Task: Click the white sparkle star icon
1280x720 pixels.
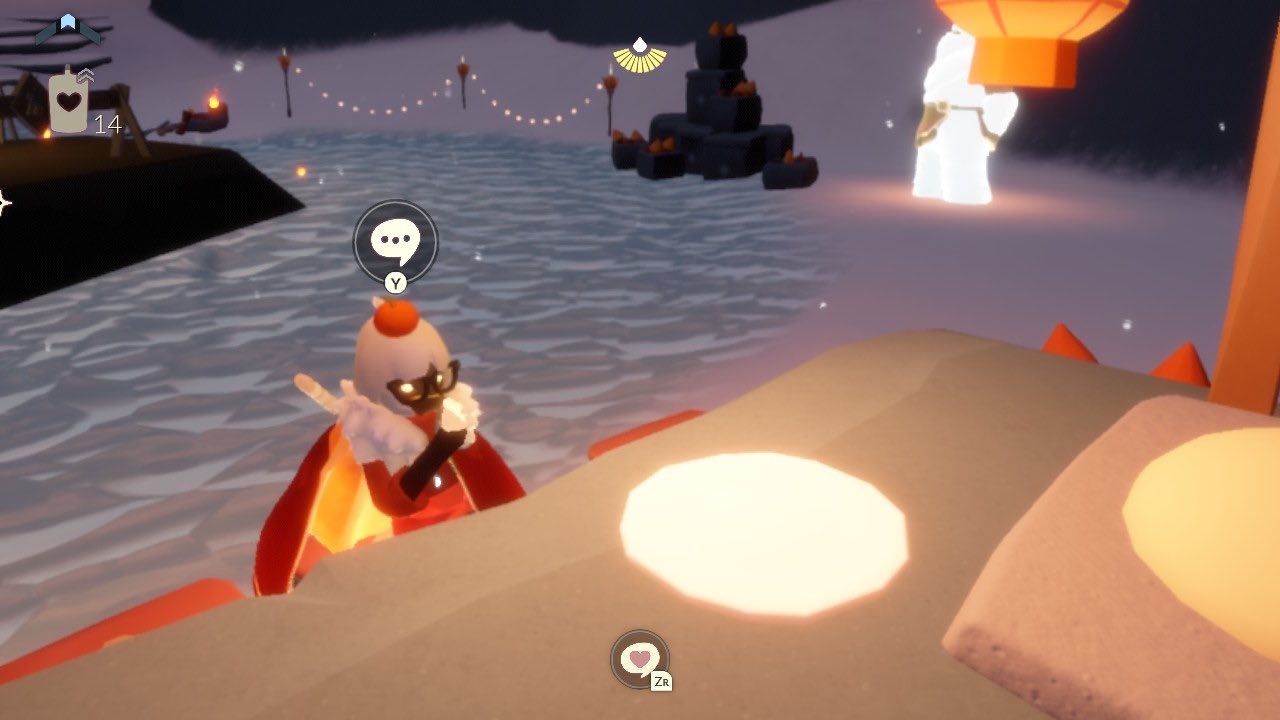Action: [3, 204]
